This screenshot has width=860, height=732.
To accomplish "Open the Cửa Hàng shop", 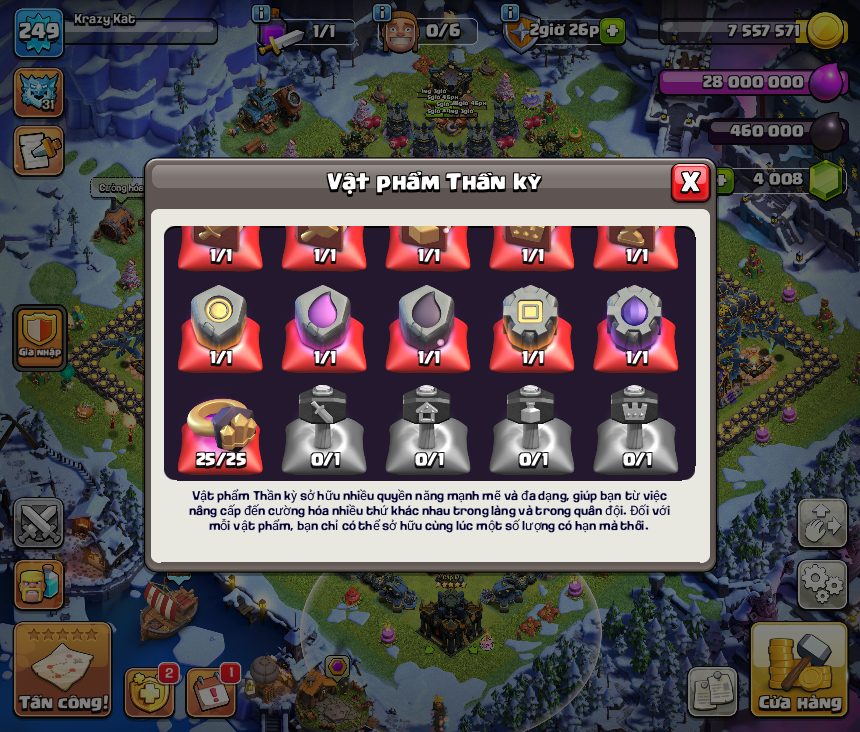I will point(799,672).
